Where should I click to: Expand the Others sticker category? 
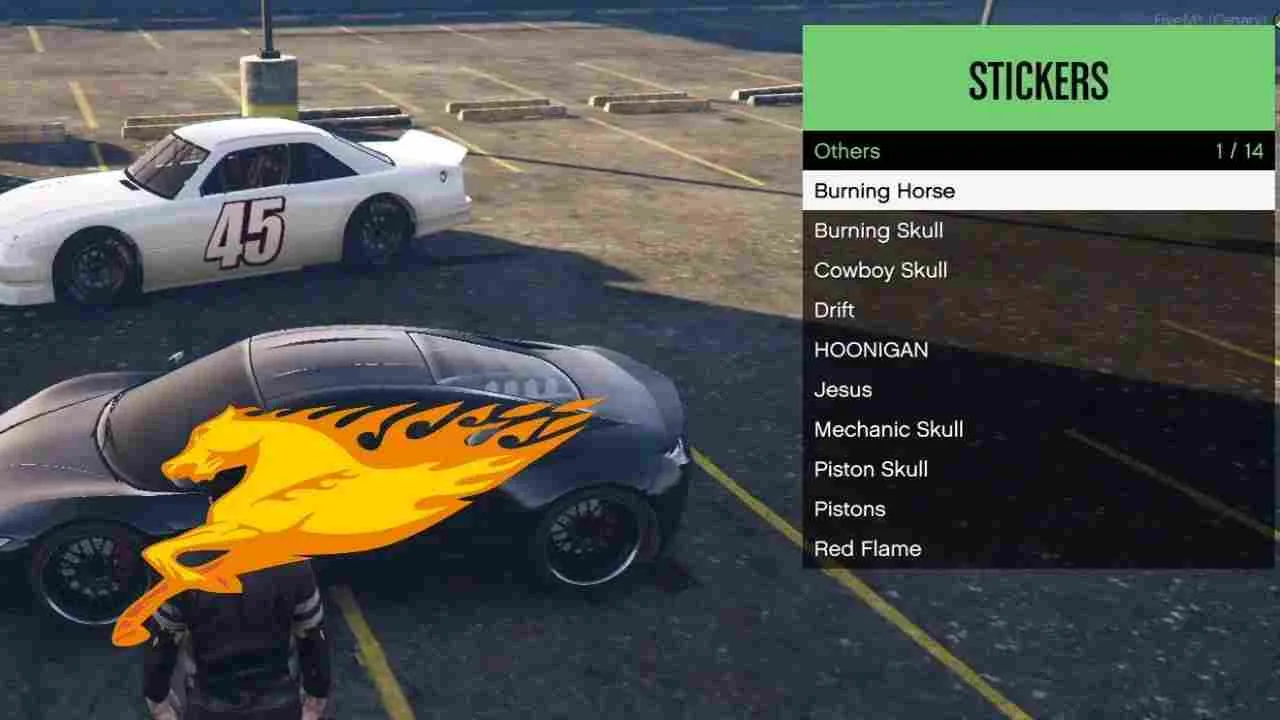847,151
